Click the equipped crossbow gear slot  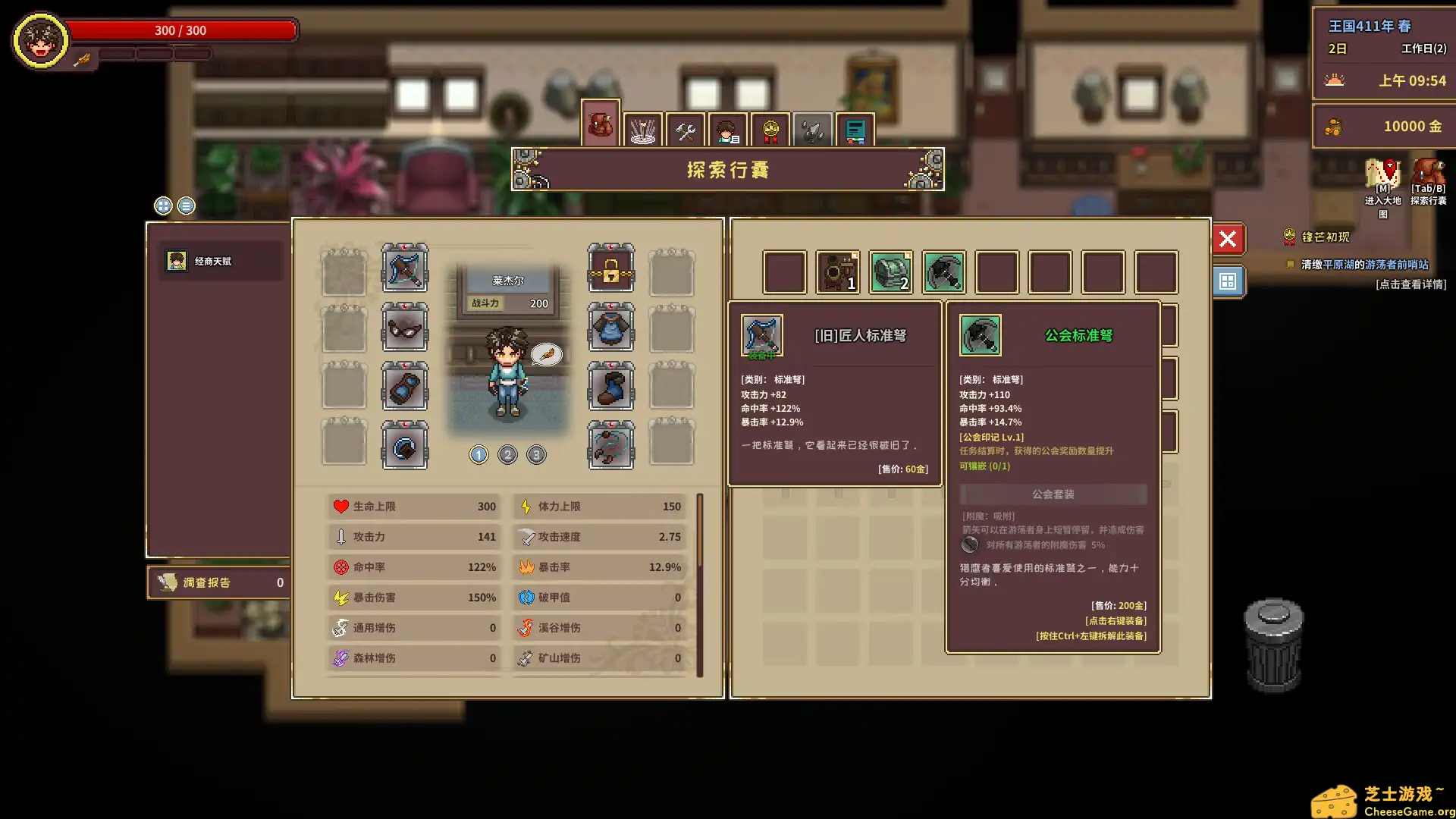click(404, 269)
